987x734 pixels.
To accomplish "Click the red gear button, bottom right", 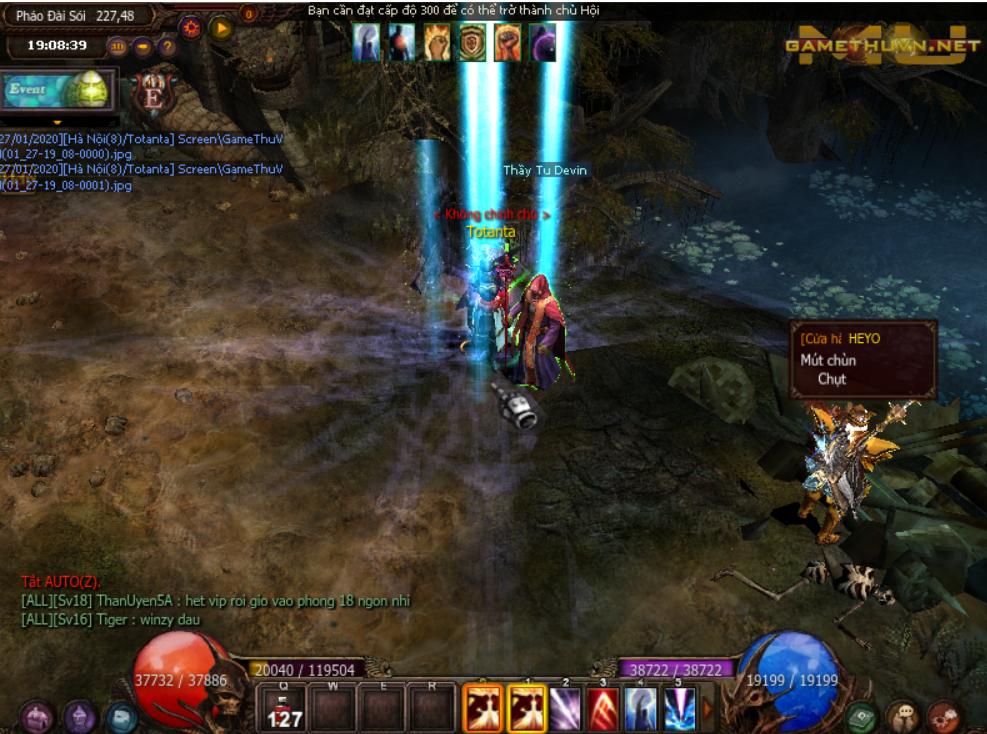I will tap(942, 717).
